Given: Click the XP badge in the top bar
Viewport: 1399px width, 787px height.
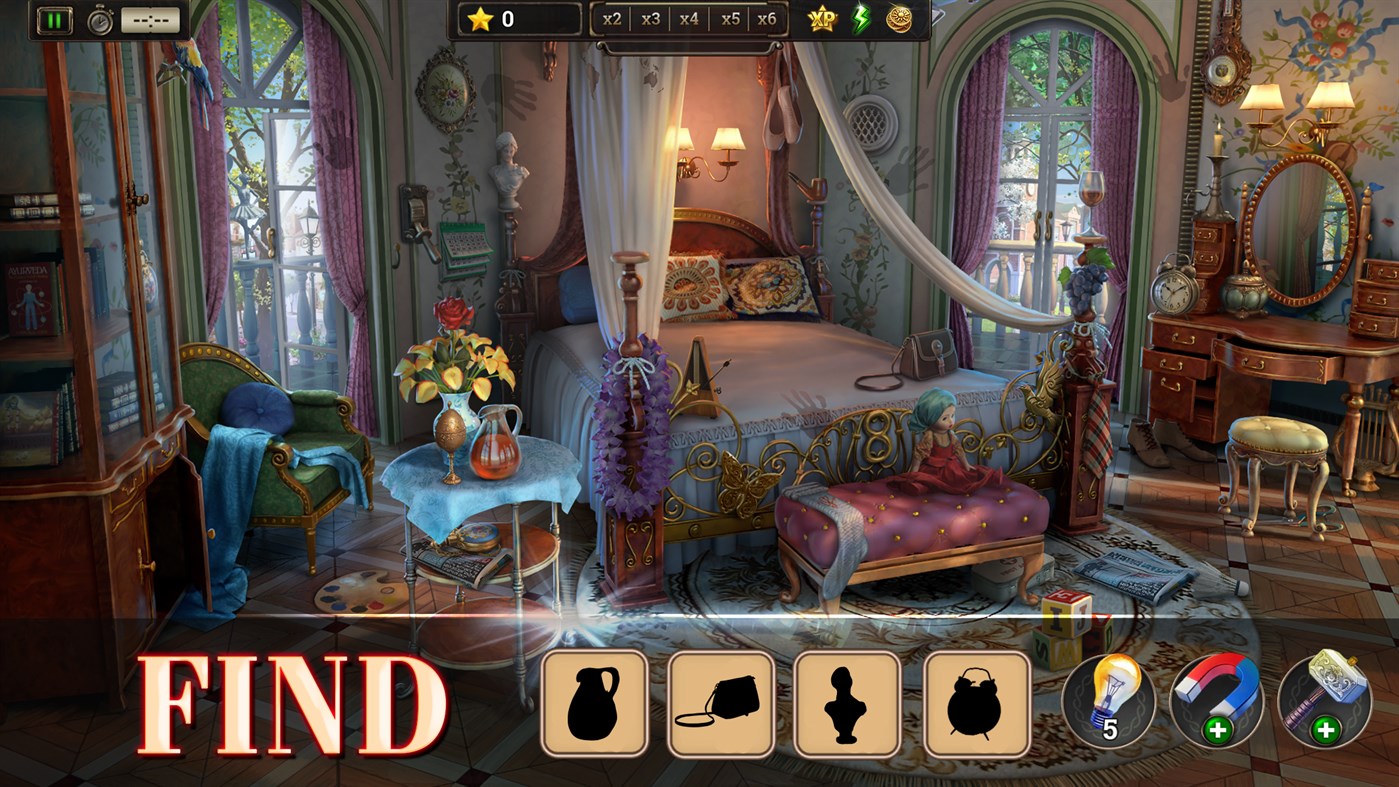Looking at the screenshot, I should click(x=820, y=17).
